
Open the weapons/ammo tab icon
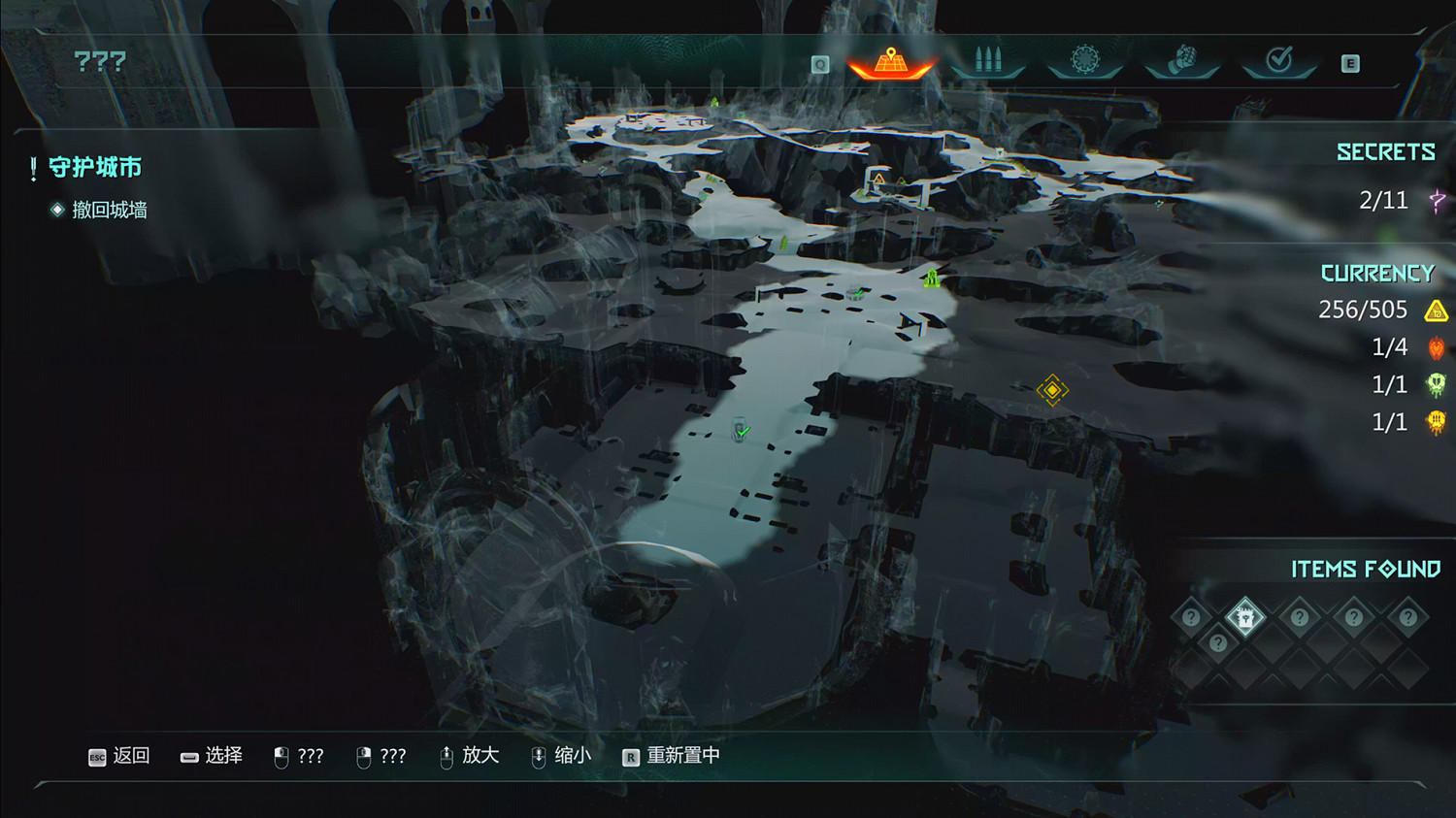[x=988, y=60]
